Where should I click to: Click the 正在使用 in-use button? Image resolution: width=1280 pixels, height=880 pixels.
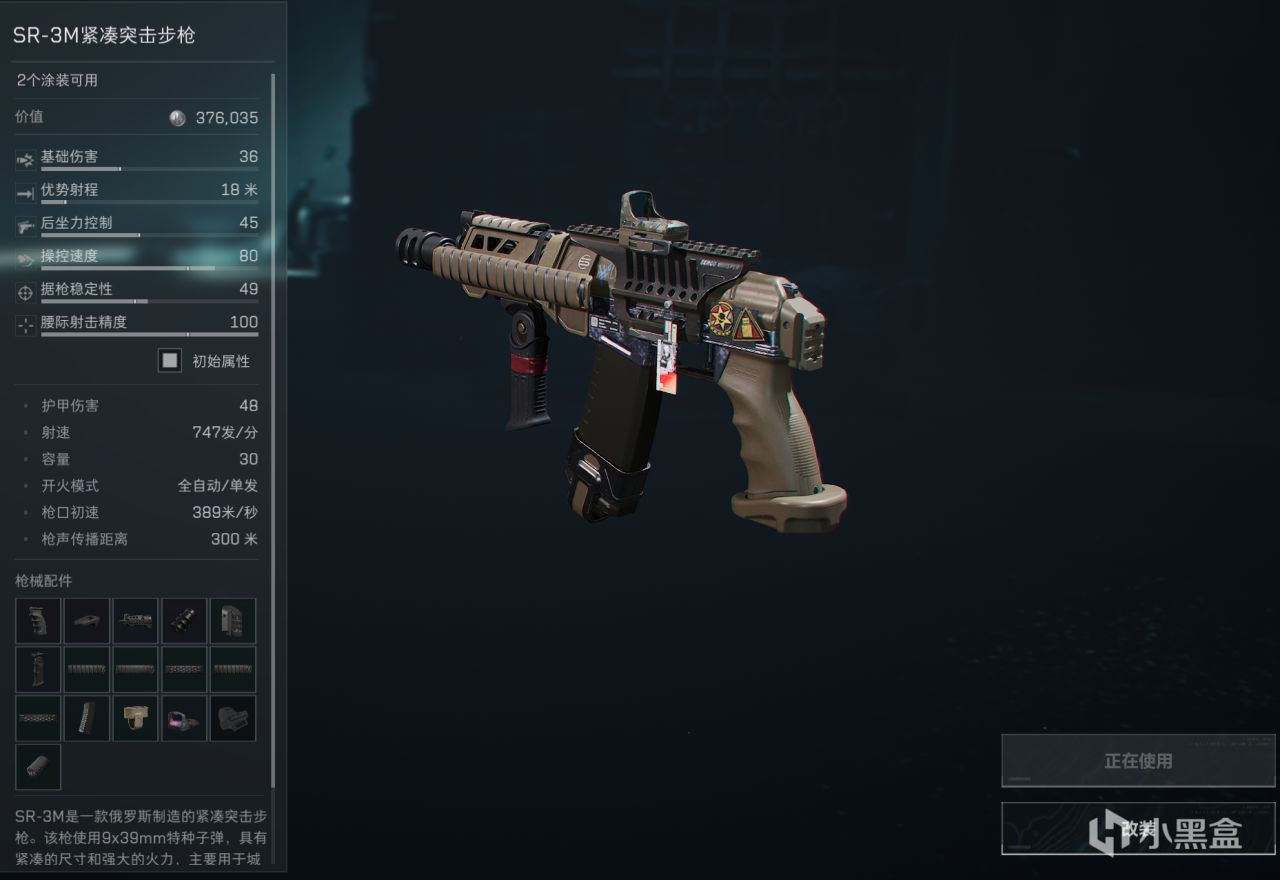(1138, 761)
